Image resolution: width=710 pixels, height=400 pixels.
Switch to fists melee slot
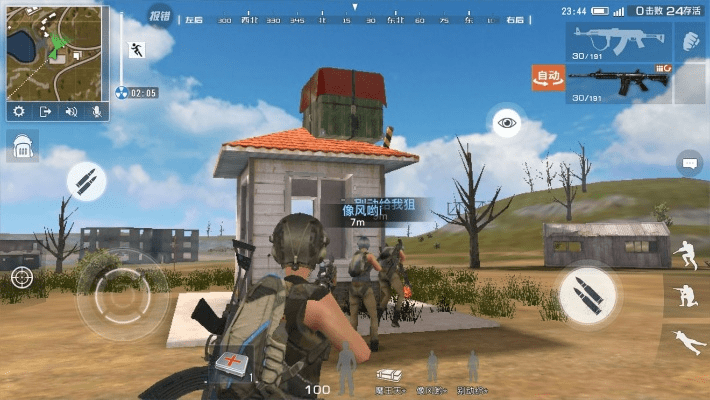tap(690, 41)
